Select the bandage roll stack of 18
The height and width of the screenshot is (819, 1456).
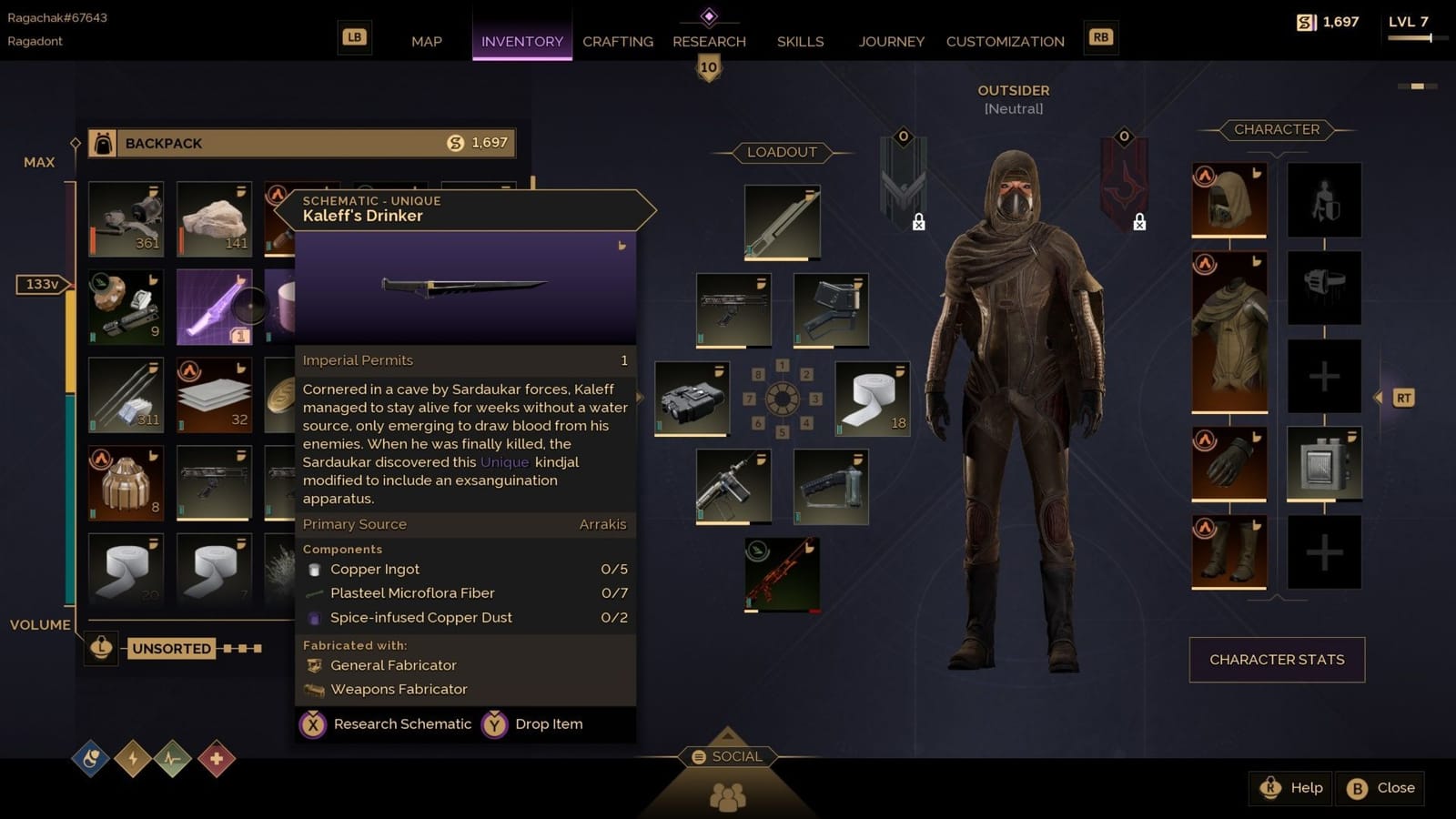point(871,398)
